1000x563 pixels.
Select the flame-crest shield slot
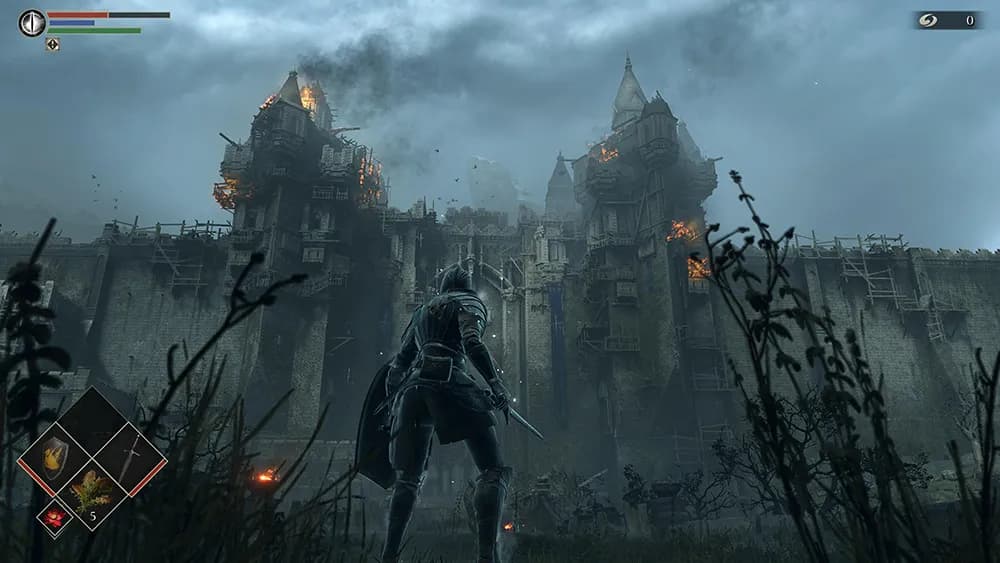click(x=54, y=459)
